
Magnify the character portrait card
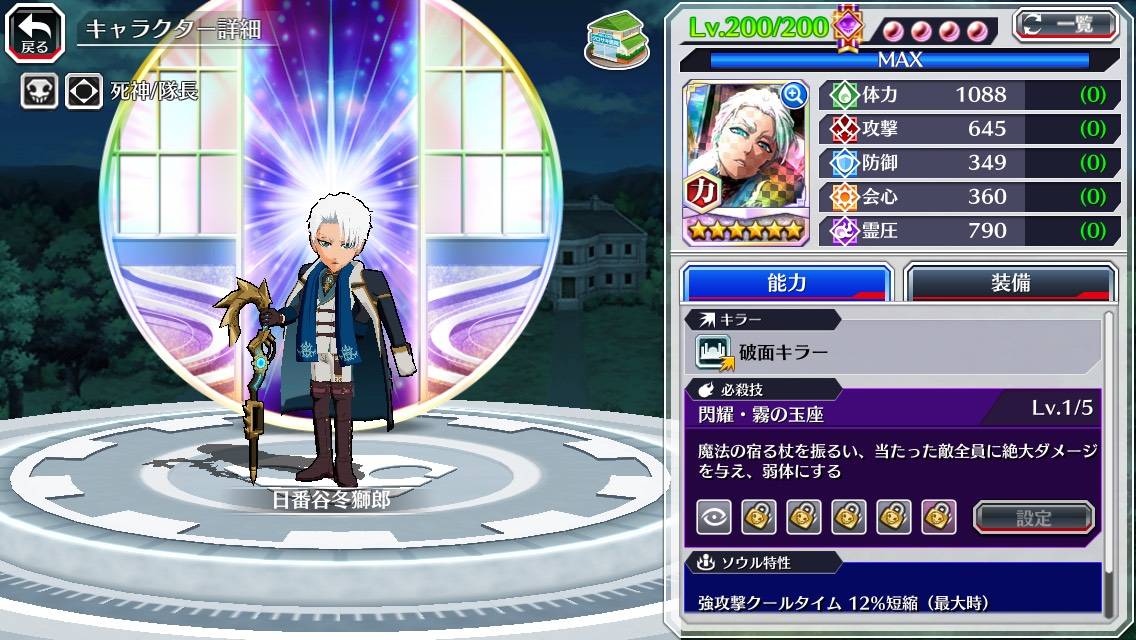point(794,95)
